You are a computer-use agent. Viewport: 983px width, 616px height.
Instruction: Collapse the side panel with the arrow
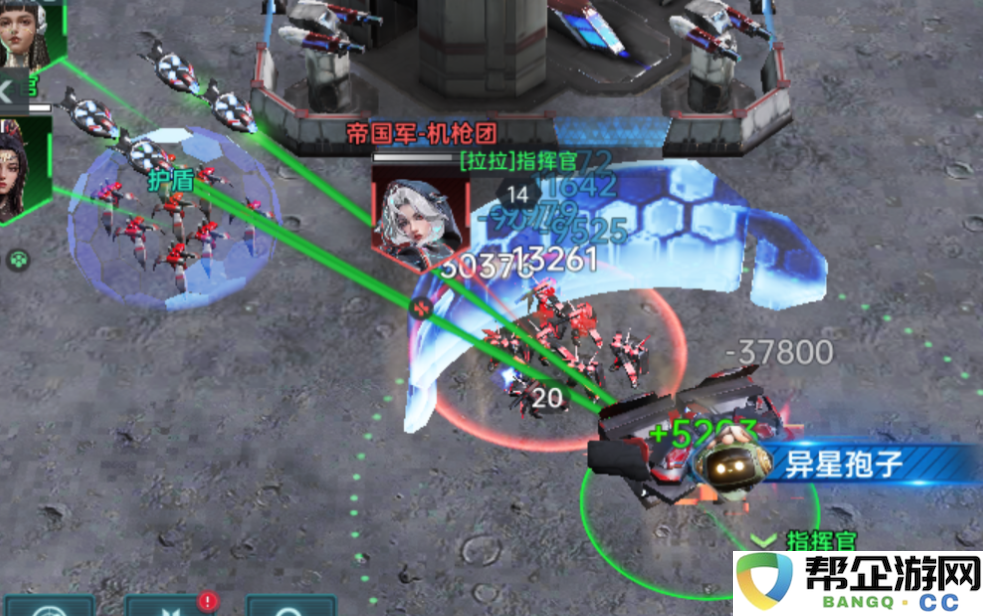[6, 92]
